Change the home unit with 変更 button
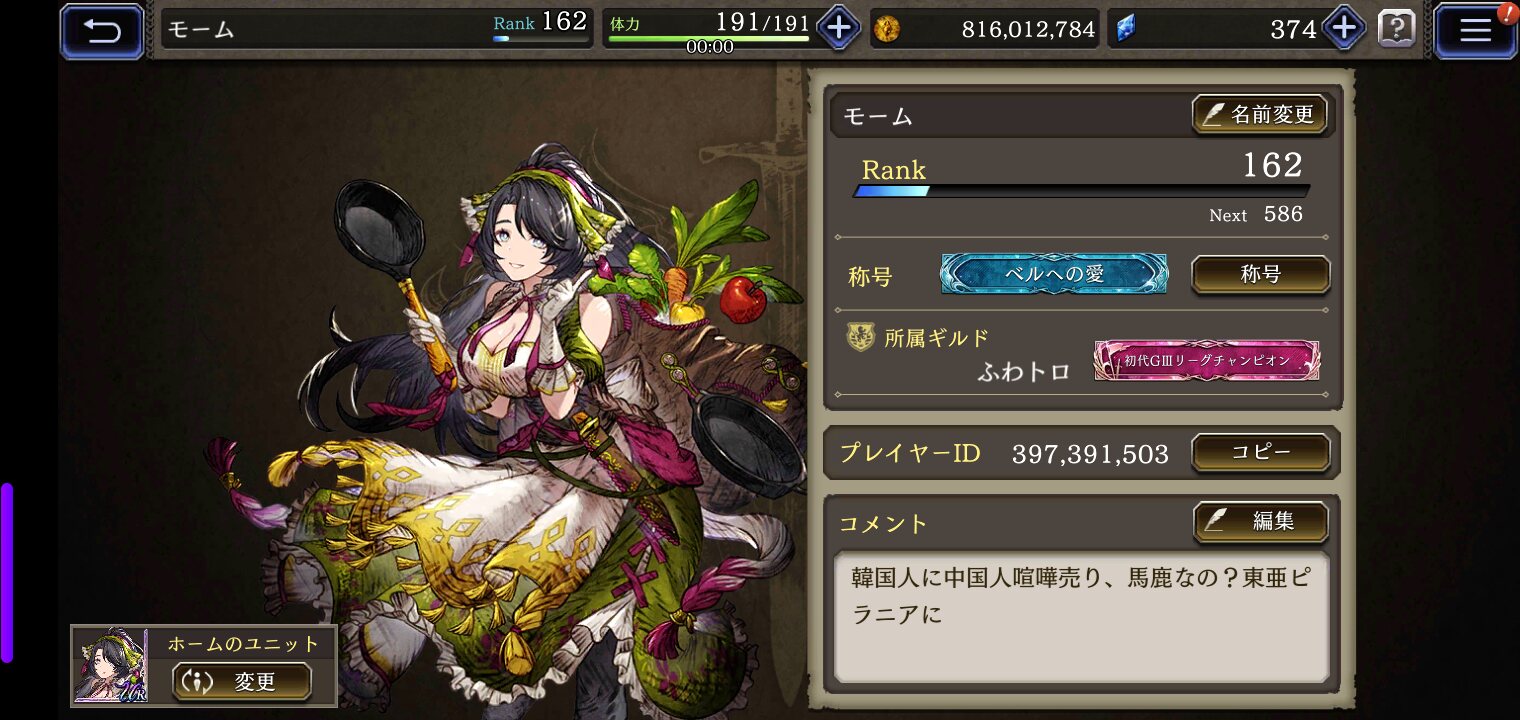This screenshot has height=720, width=1520. [241, 682]
